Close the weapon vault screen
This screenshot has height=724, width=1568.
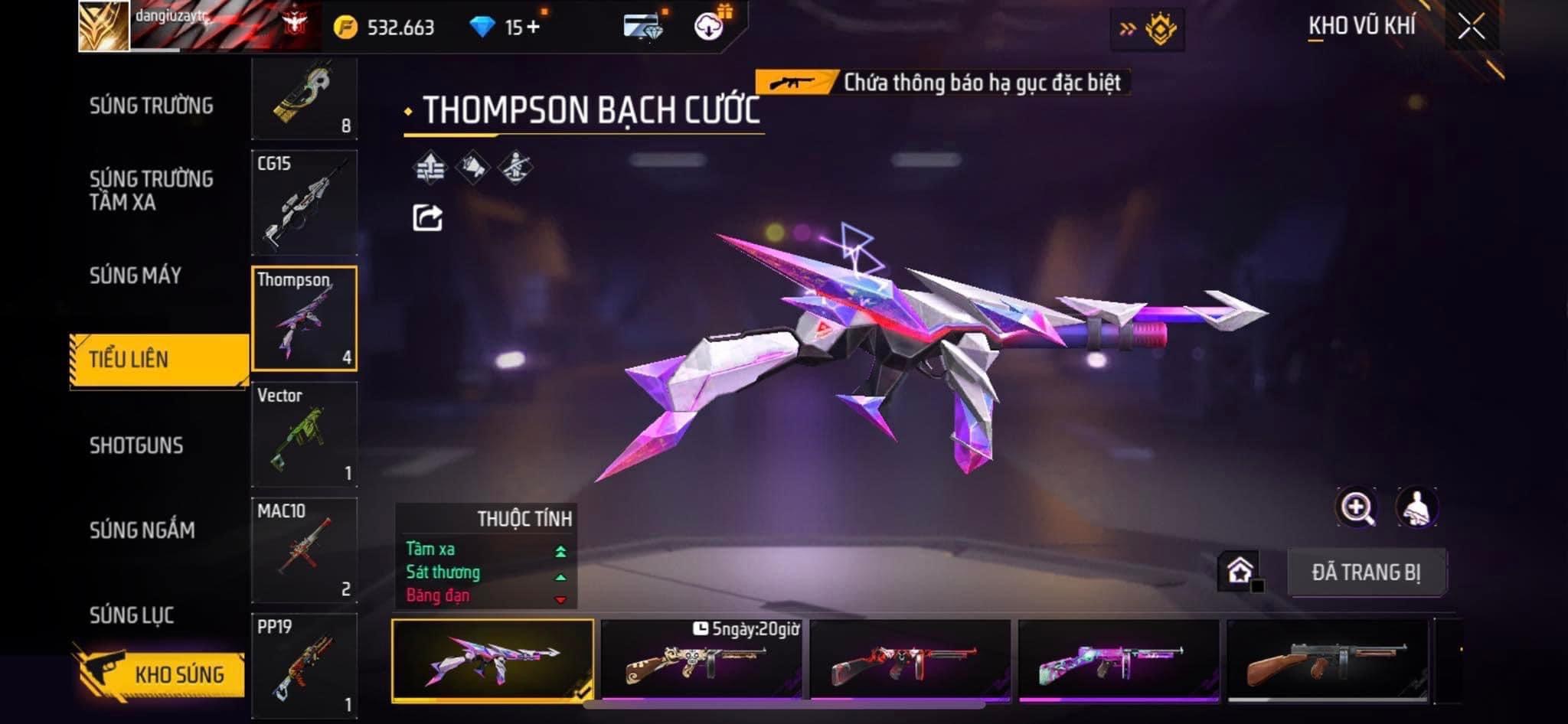coord(1471,28)
